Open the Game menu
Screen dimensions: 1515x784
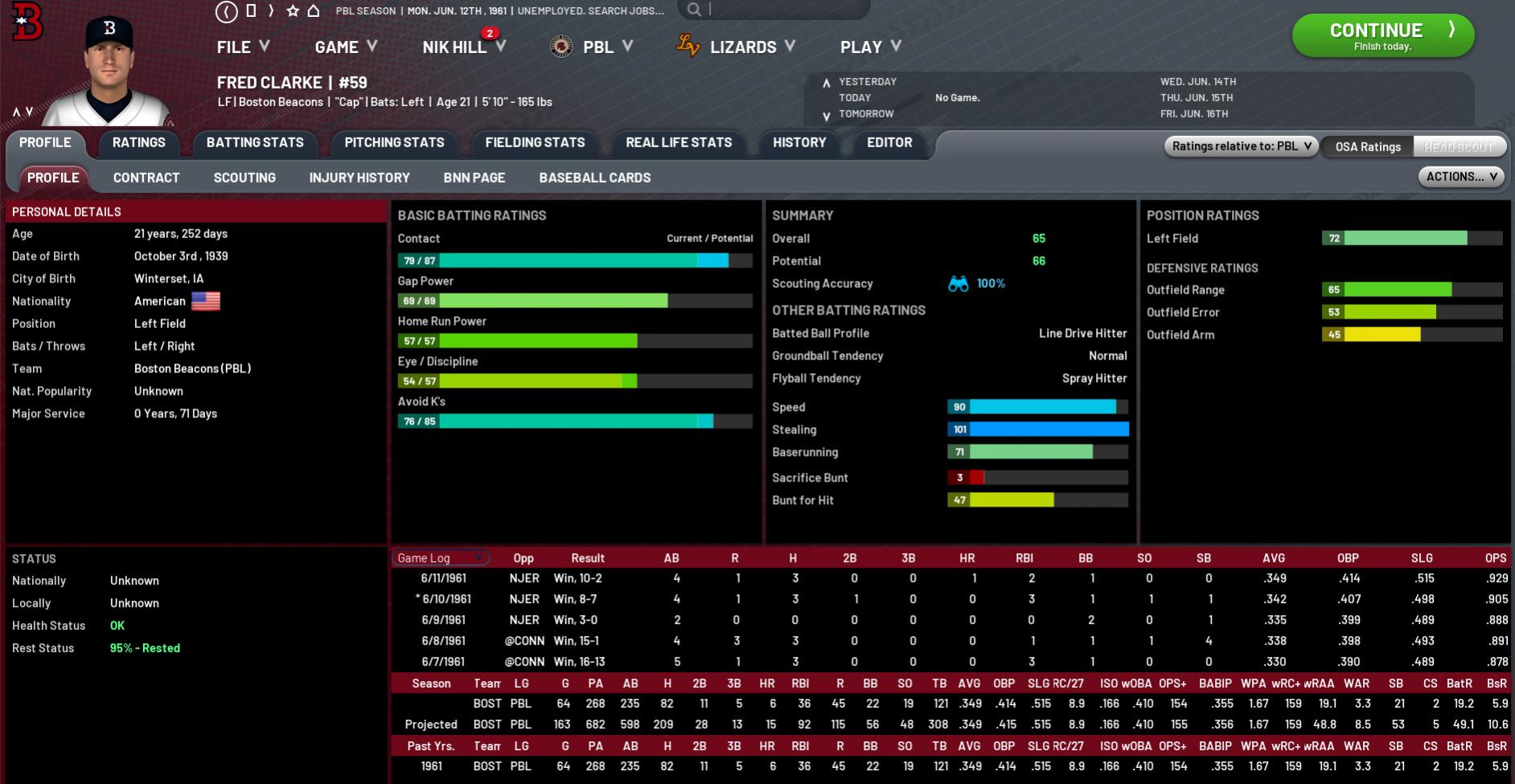click(x=345, y=47)
